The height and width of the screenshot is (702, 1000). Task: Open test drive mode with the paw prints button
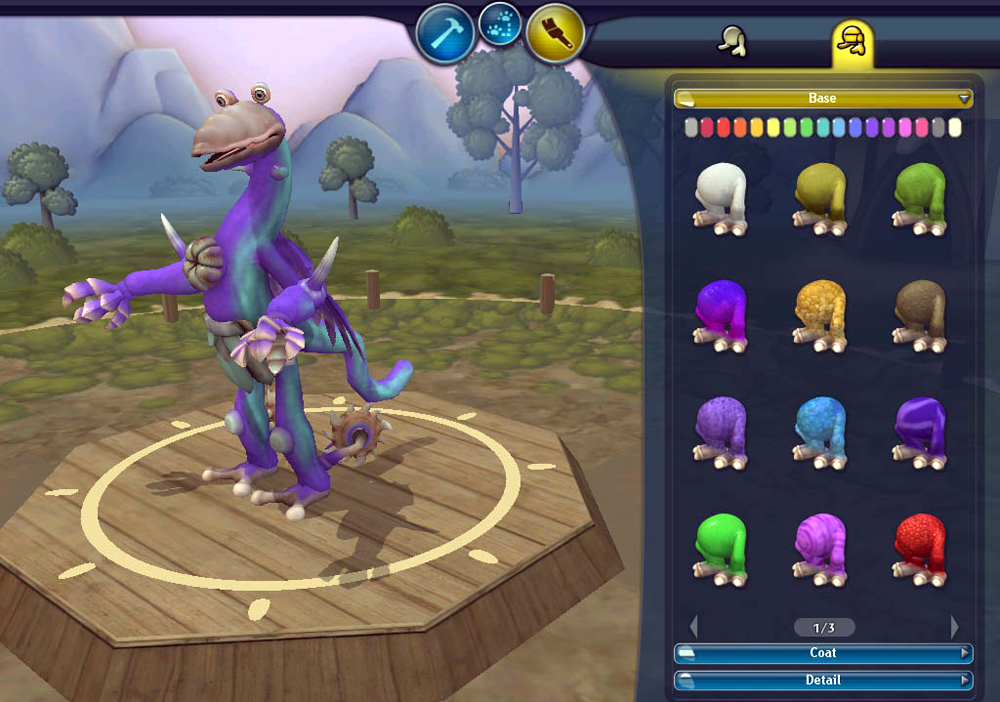(500, 25)
